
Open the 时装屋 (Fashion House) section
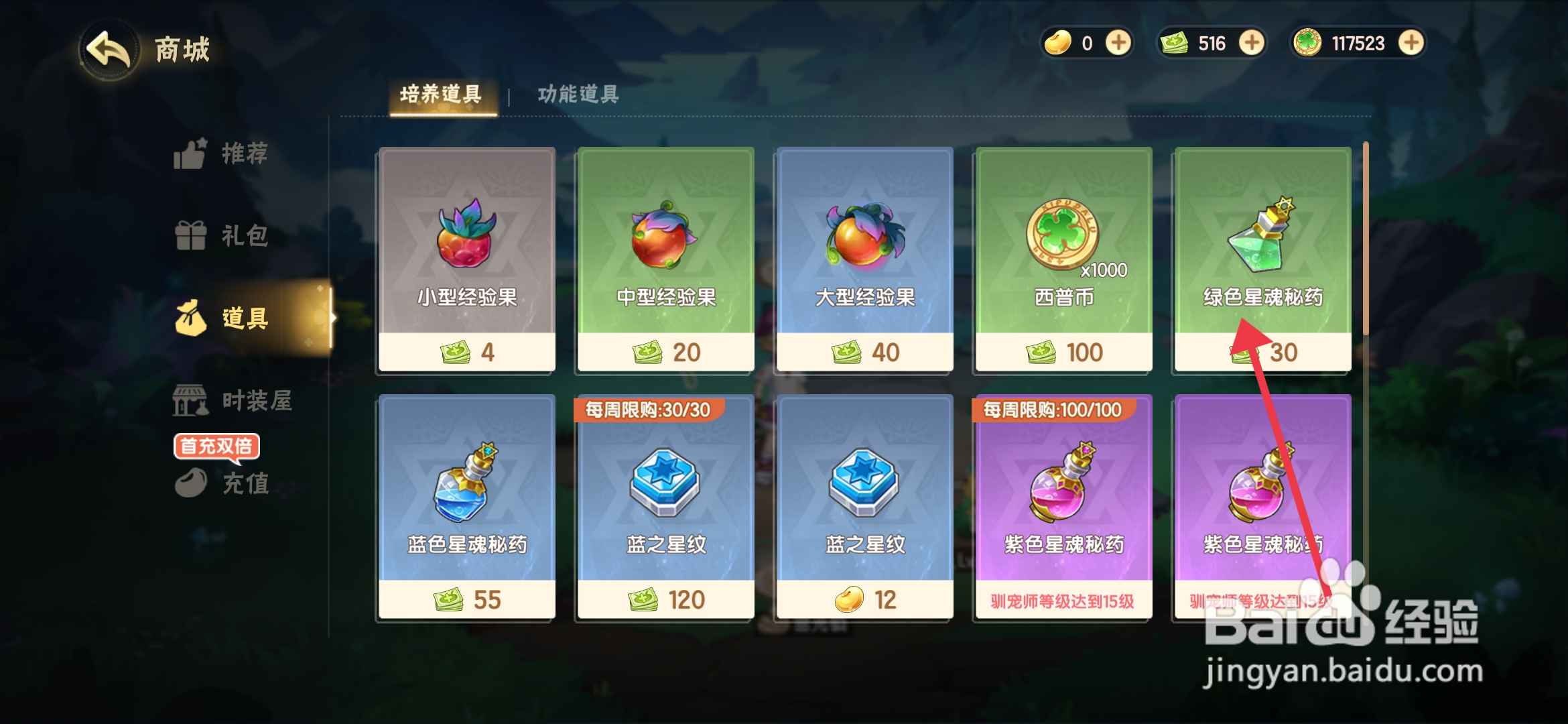click(x=221, y=401)
